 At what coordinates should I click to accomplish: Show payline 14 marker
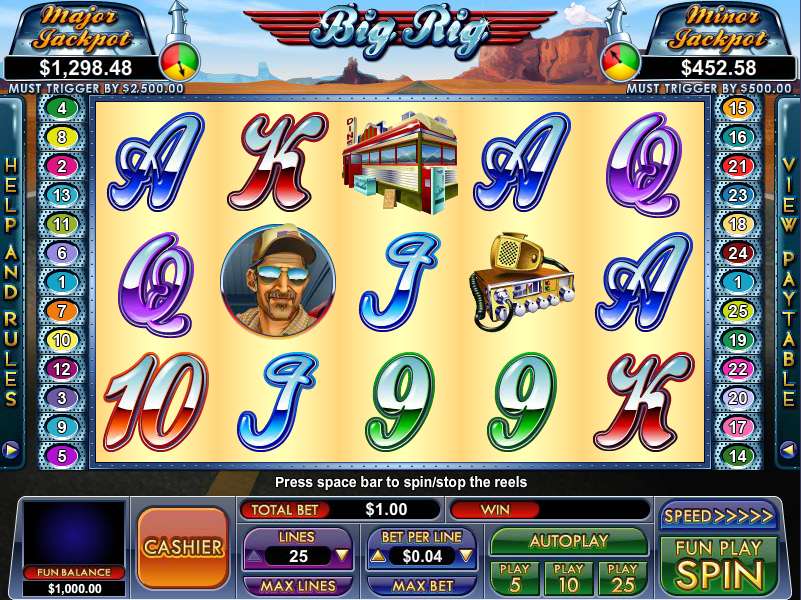point(738,456)
